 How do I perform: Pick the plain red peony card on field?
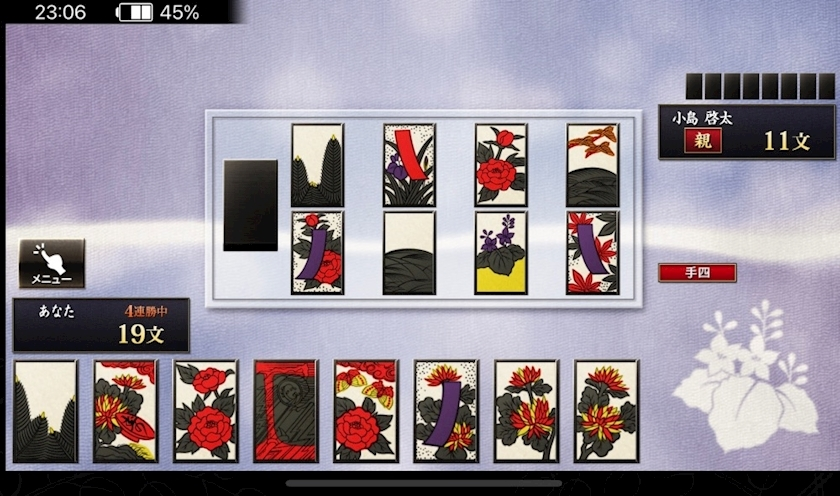(x=500, y=165)
